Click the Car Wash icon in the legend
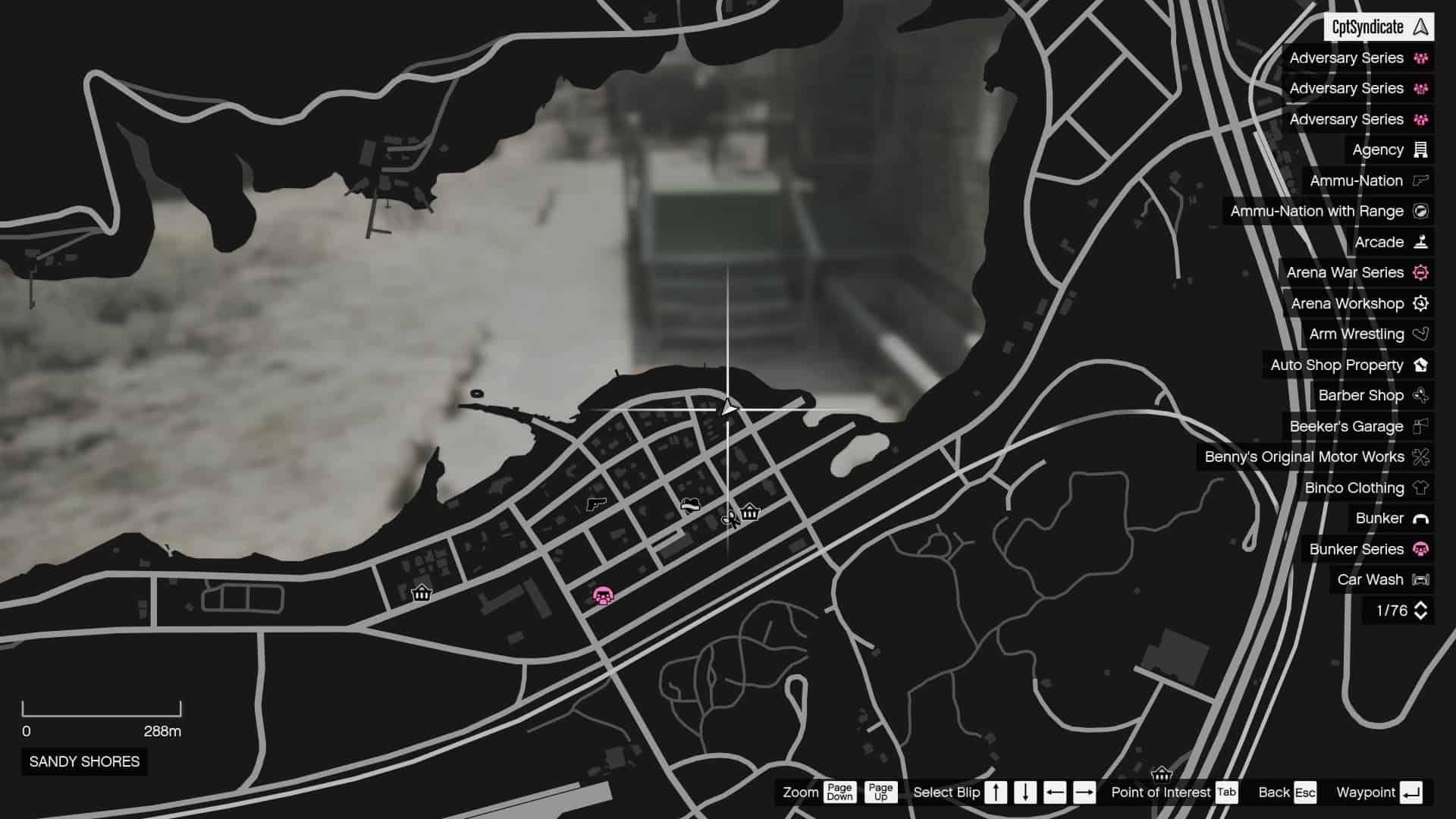 (x=1421, y=579)
